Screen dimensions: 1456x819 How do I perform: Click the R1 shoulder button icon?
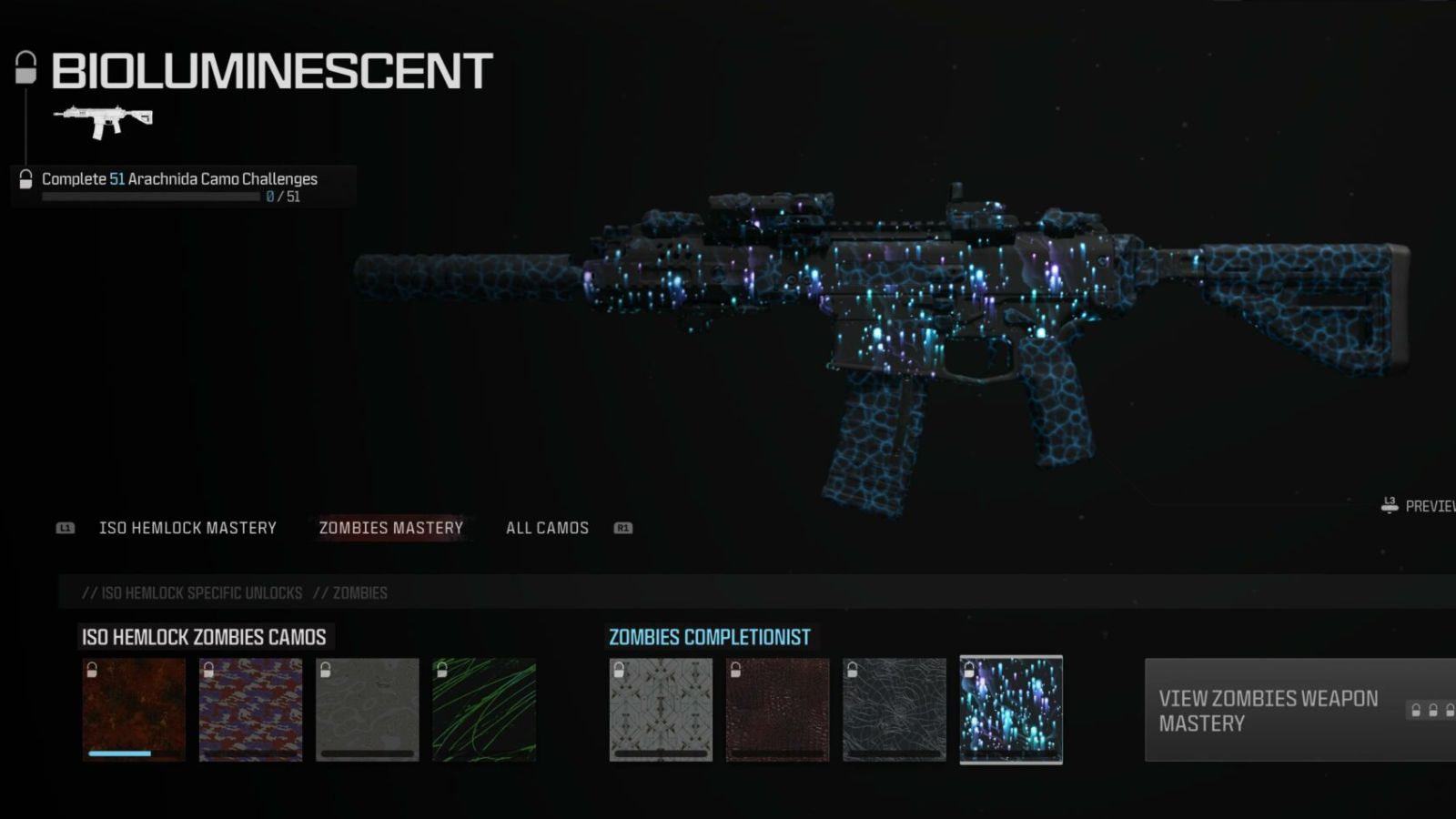[x=624, y=528]
